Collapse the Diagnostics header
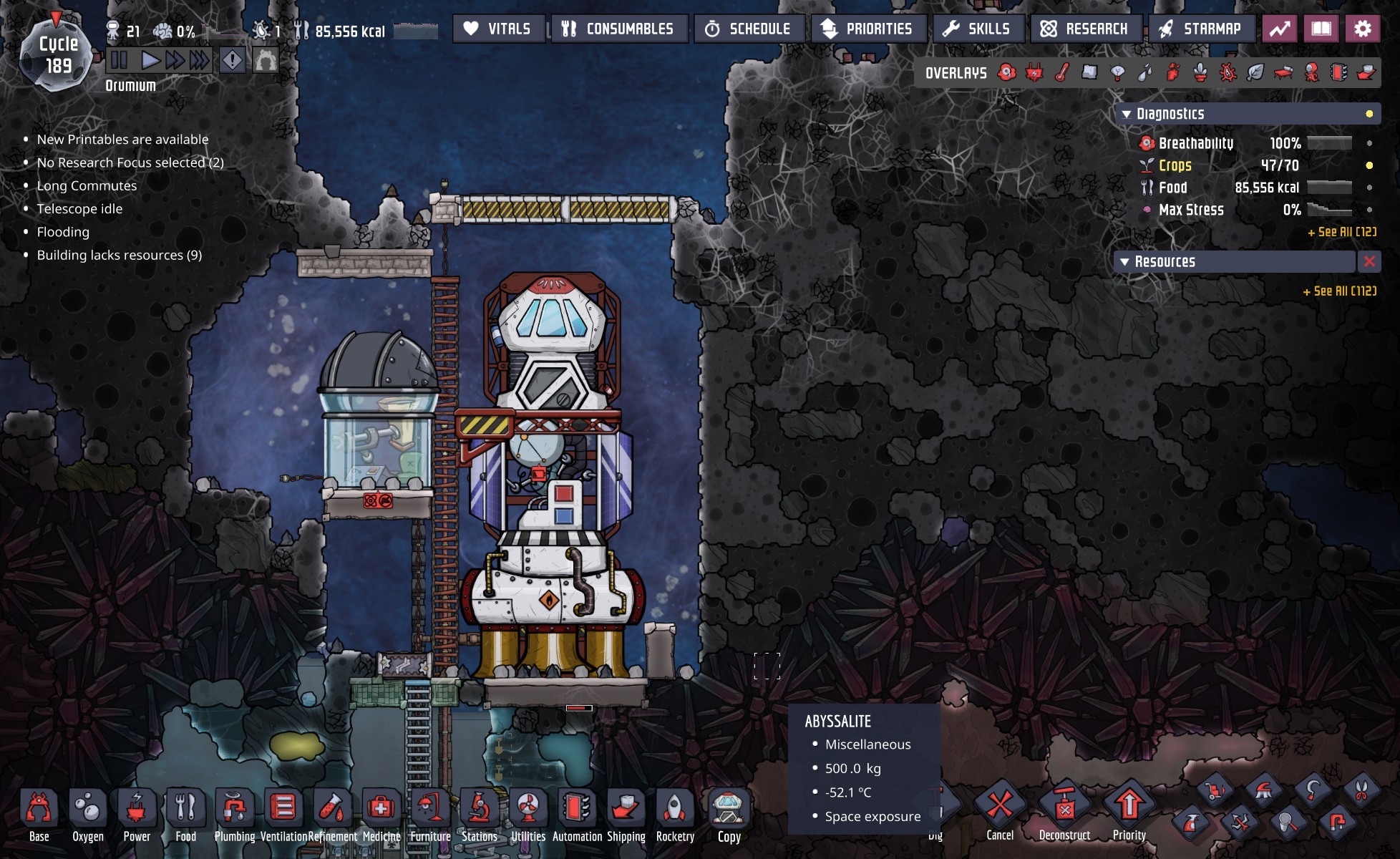 tap(1127, 114)
